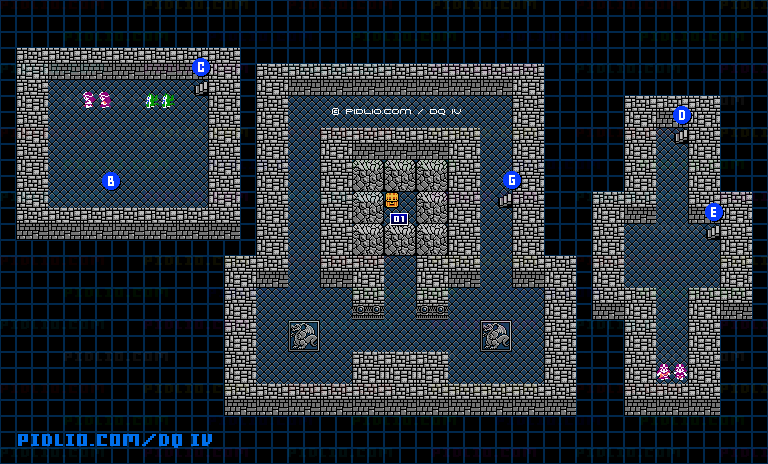Select map marker G
768x464 pixels.
(x=512, y=180)
